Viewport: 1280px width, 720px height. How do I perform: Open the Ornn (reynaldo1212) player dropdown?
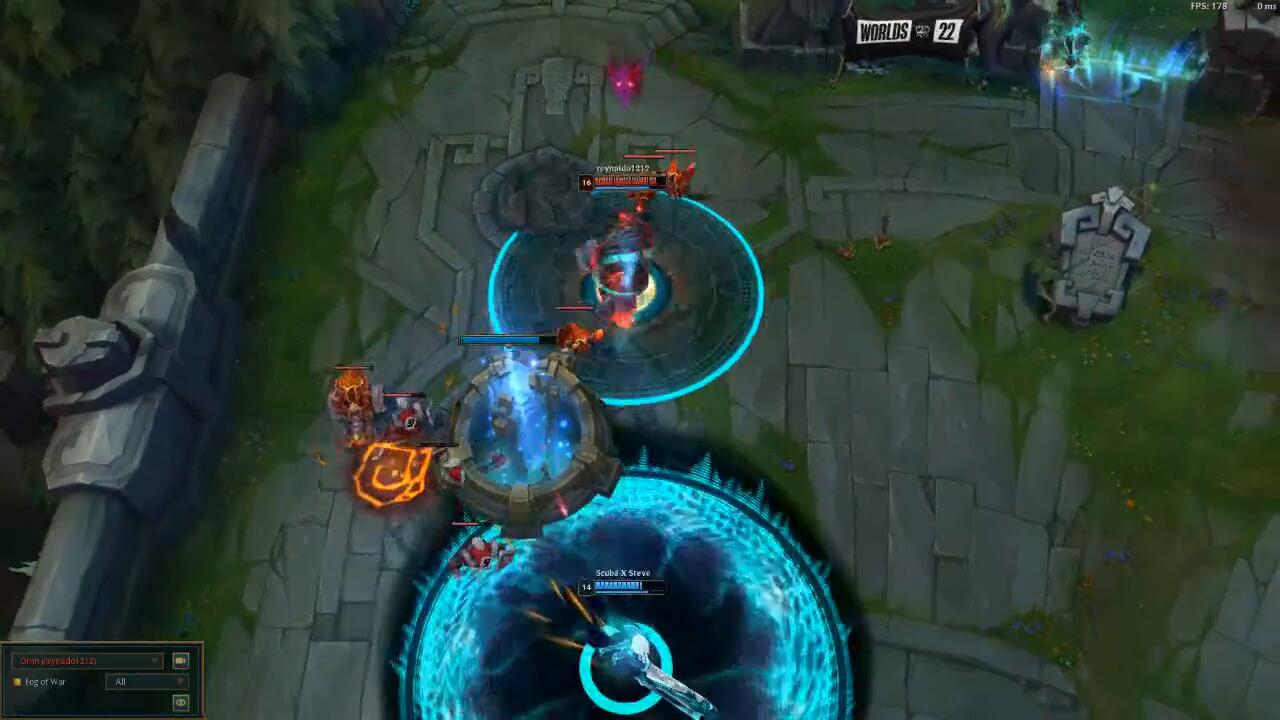click(86, 661)
